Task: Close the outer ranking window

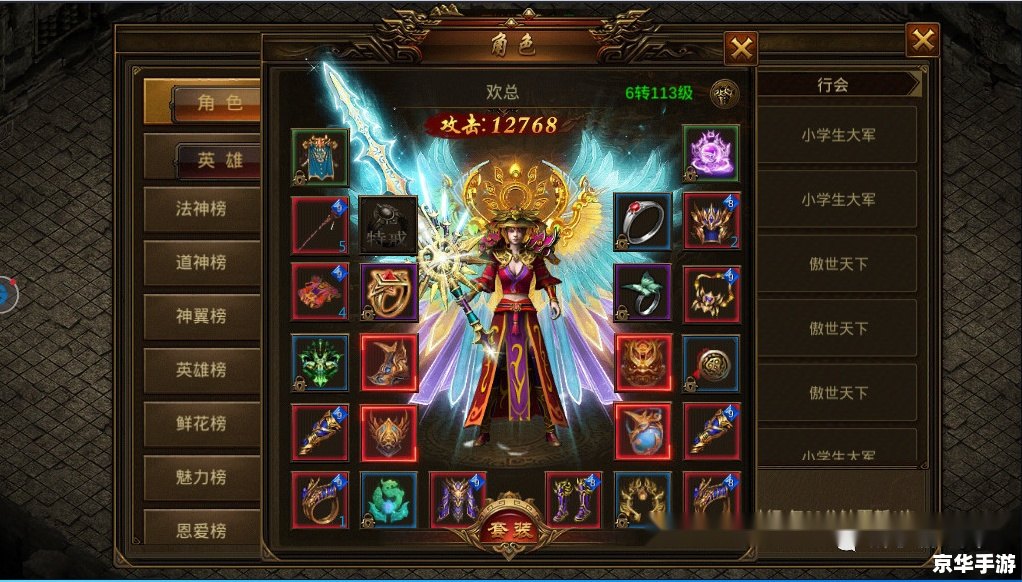Action: coord(921,40)
